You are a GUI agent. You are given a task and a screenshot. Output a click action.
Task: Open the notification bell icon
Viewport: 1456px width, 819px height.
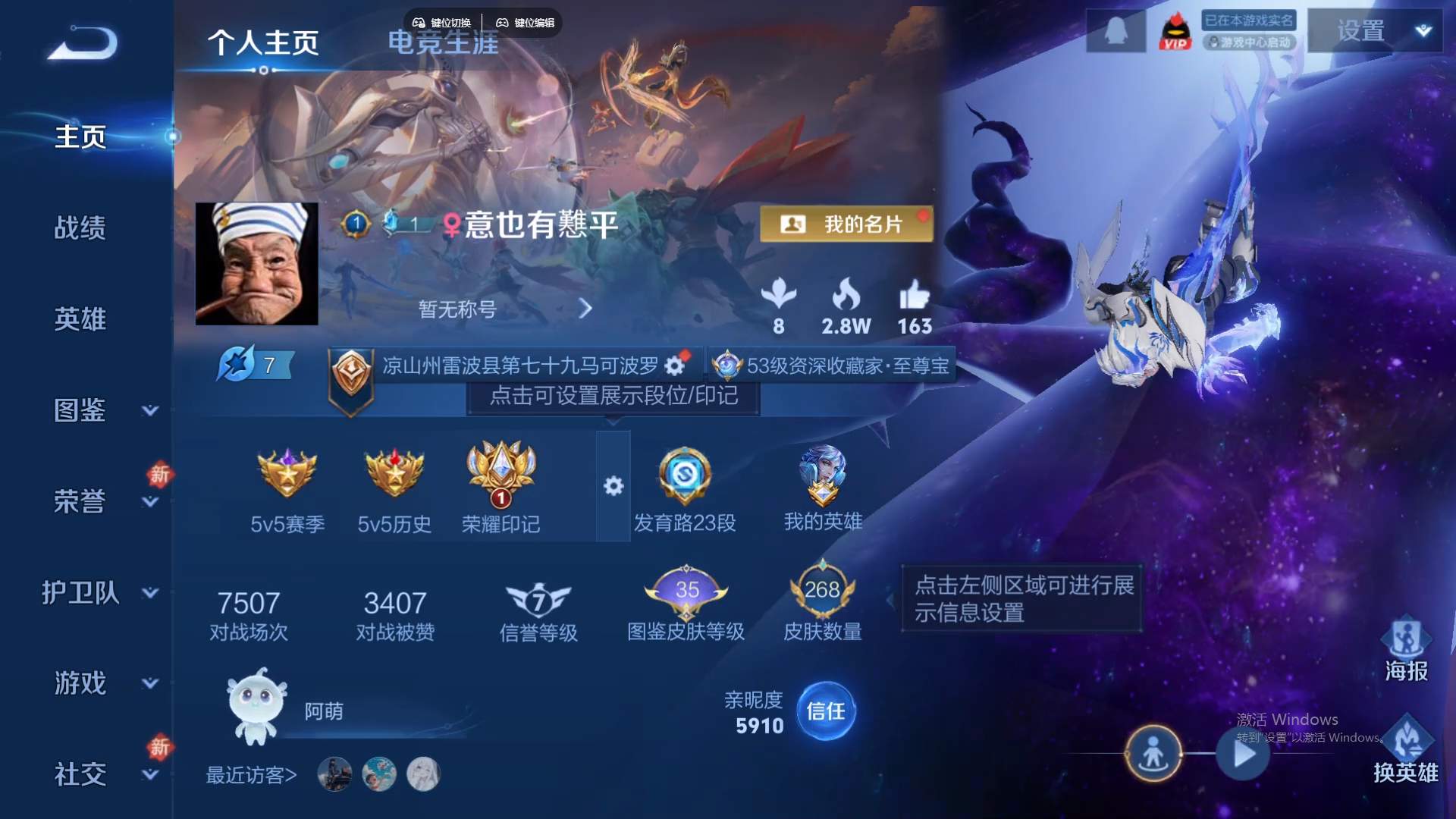coord(1115,30)
